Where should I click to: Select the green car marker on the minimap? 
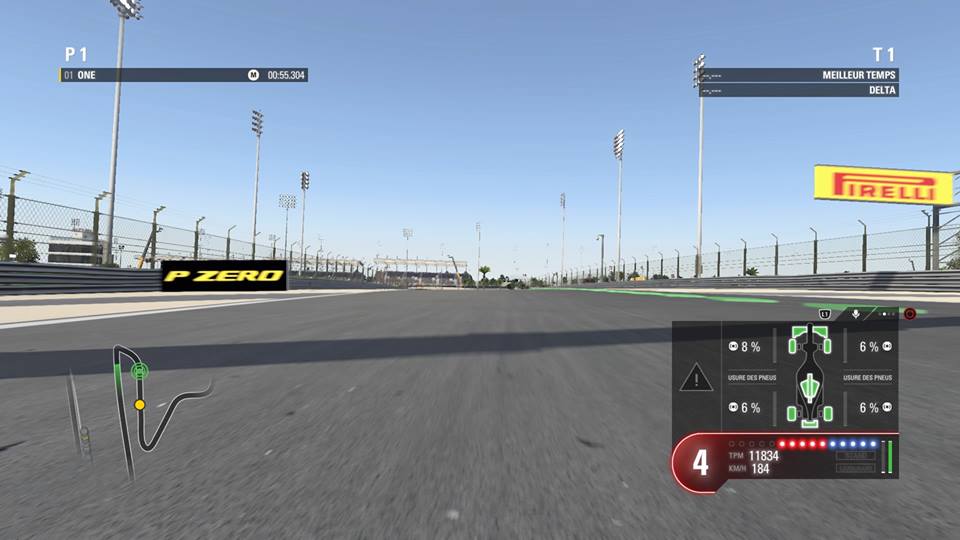click(139, 372)
